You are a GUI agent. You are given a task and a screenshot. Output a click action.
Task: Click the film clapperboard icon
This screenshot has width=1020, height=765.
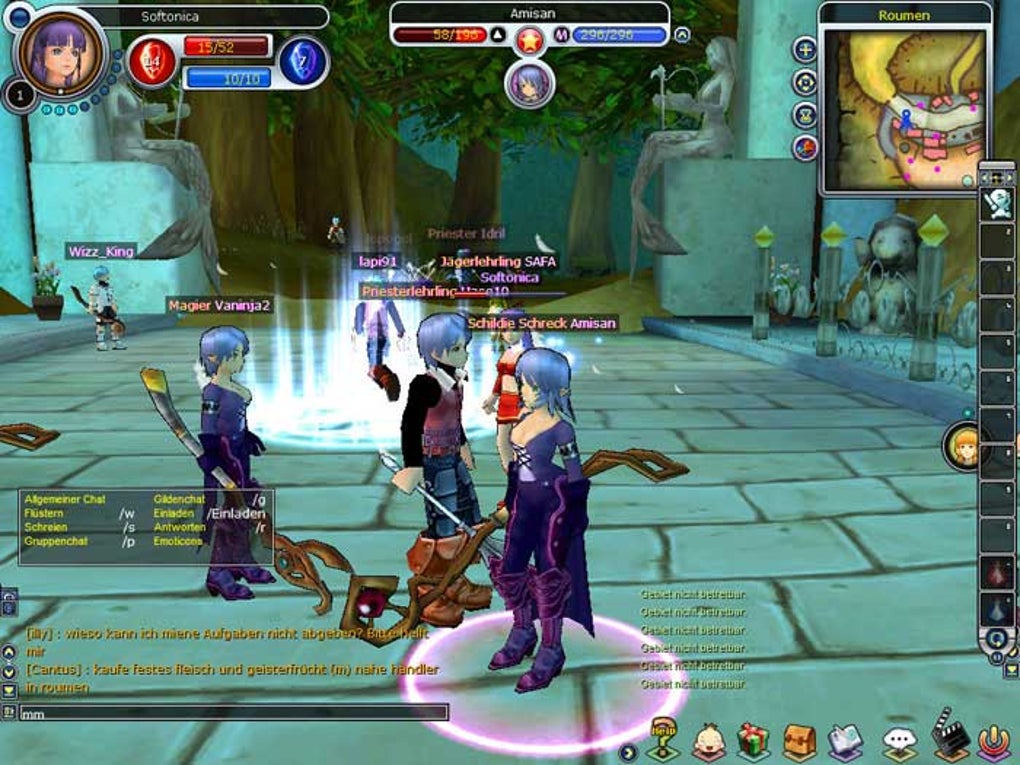(x=948, y=735)
